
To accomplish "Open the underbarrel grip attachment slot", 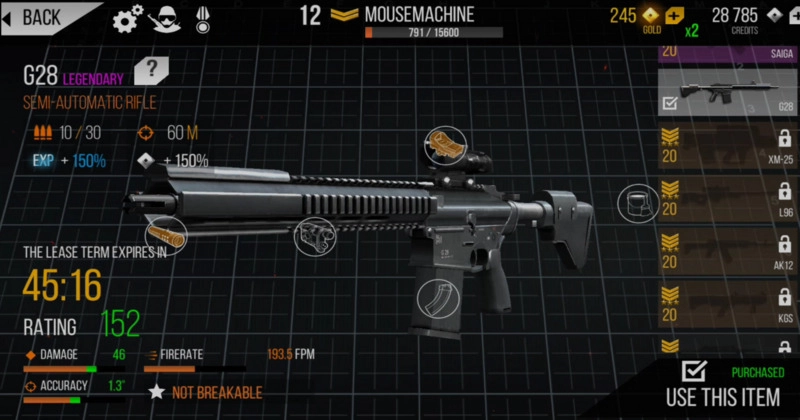I will pos(313,234).
